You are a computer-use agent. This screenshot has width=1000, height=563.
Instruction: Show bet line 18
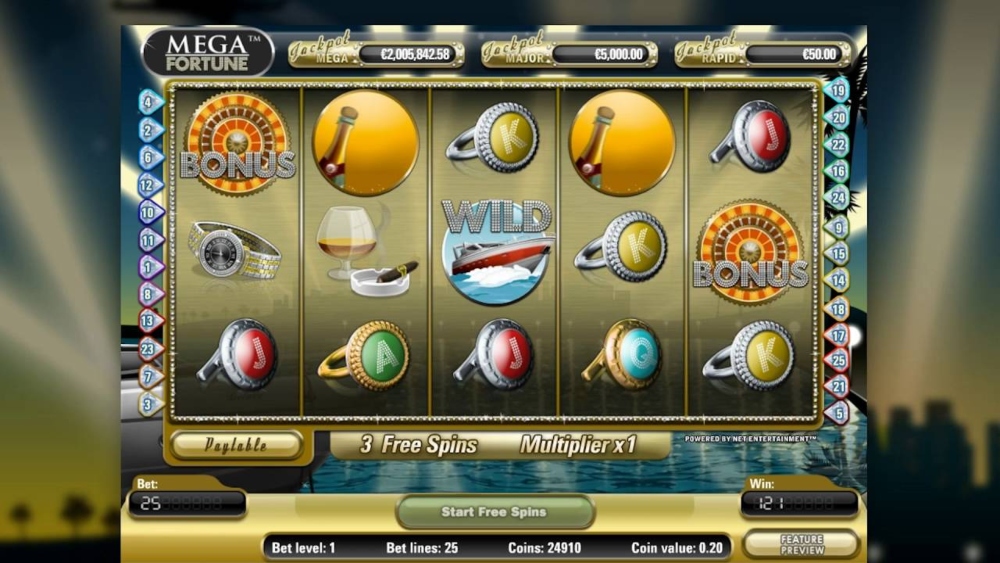click(x=838, y=309)
